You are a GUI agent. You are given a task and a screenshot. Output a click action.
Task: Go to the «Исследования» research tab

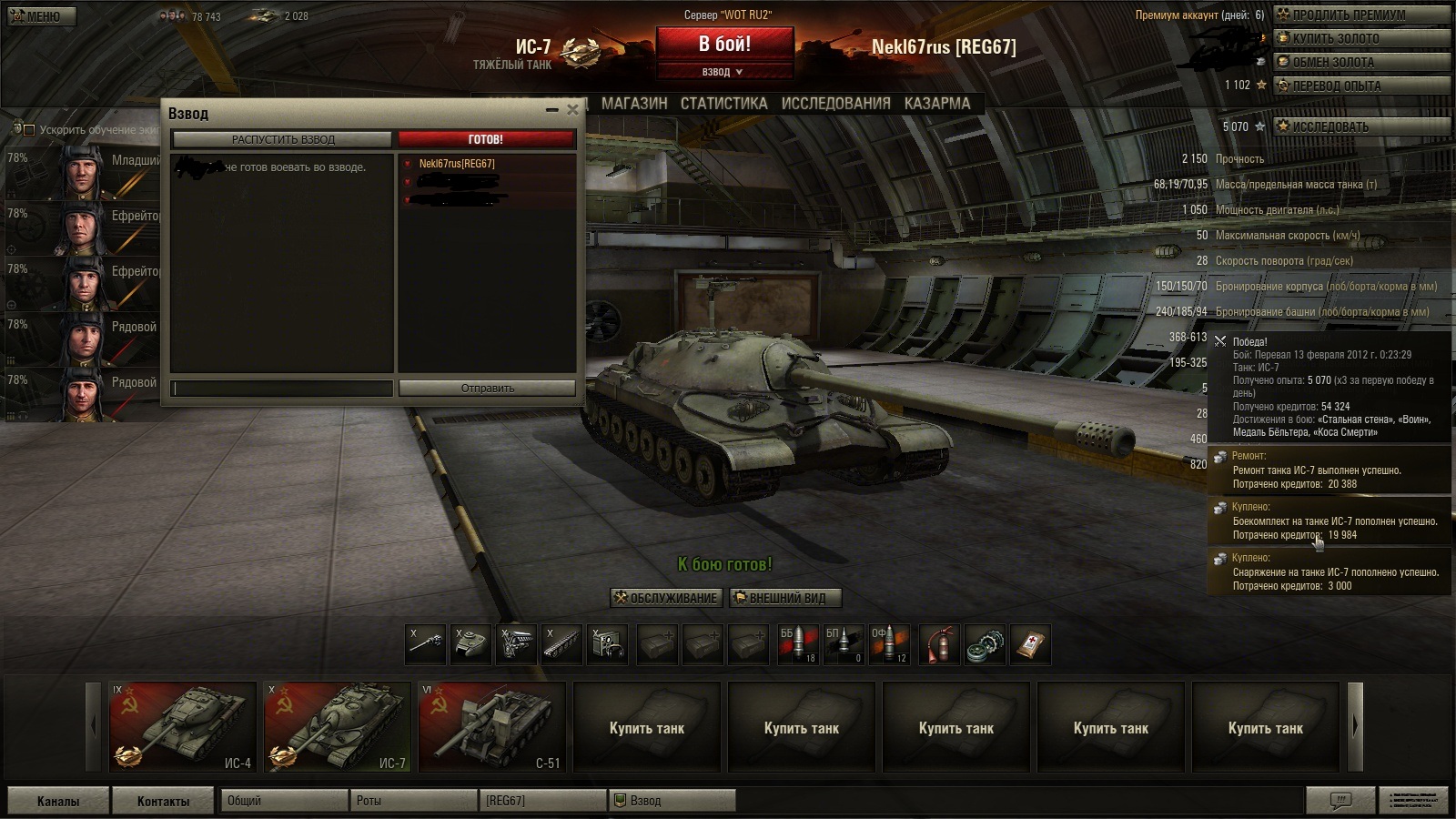pos(835,104)
